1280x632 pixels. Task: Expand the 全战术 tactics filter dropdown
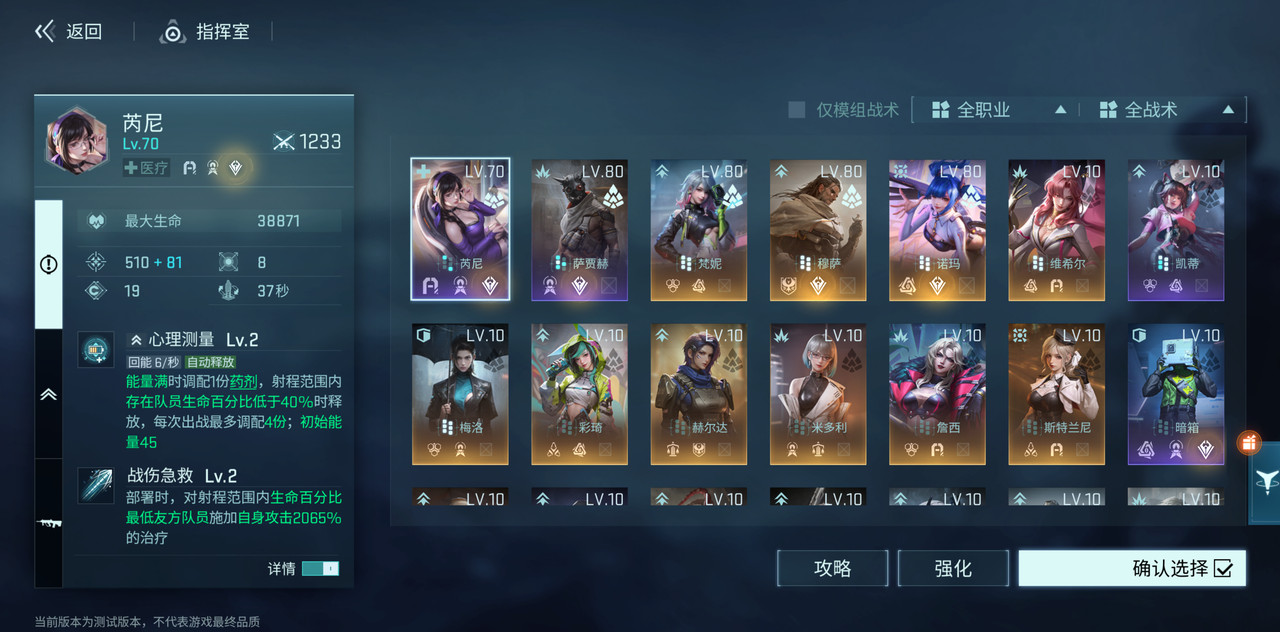pyautogui.click(x=1166, y=110)
